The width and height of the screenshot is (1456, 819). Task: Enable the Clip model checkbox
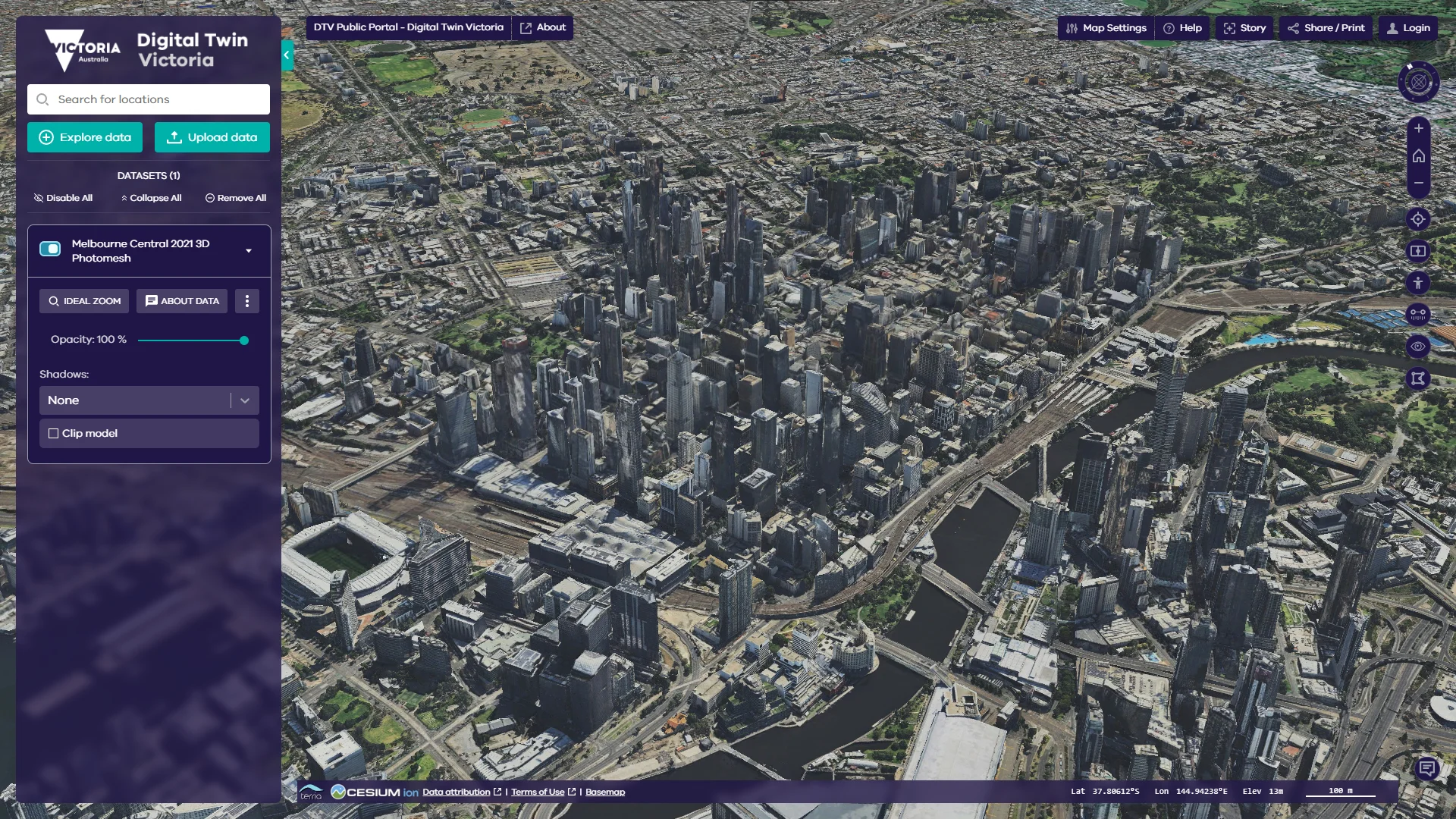click(x=53, y=433)
